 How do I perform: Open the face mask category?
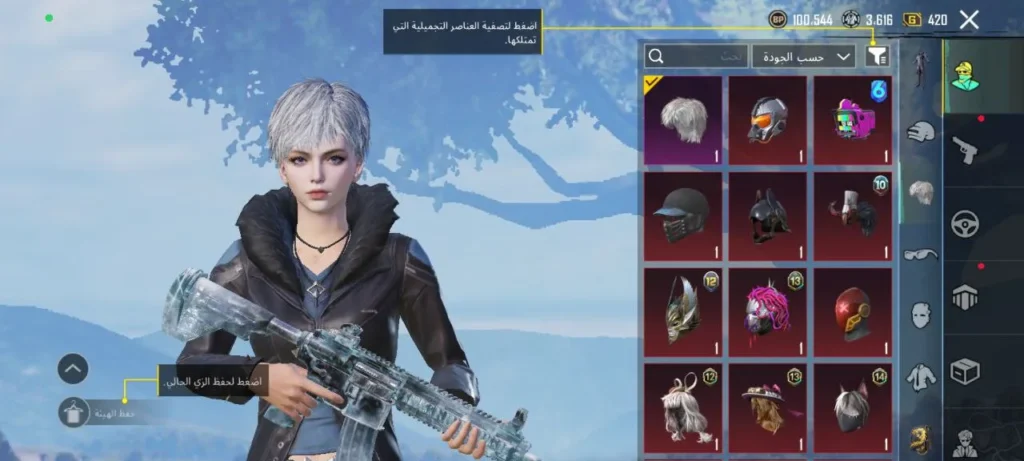pyautogui.click(x=921, y=315)
